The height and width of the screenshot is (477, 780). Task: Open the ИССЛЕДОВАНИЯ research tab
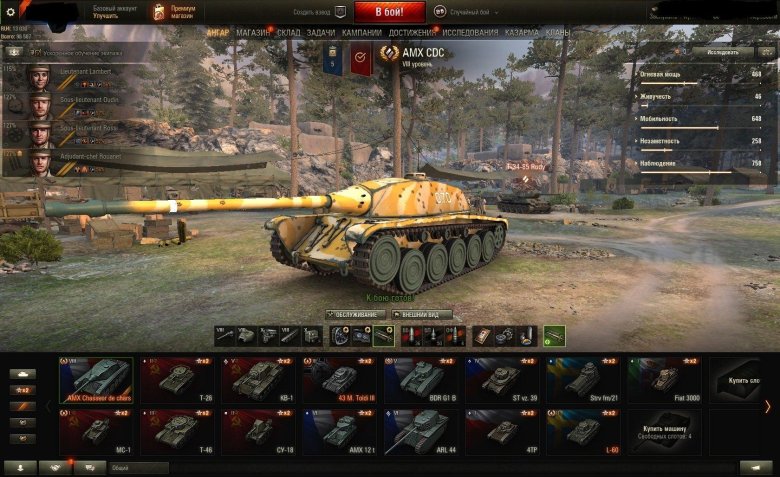tap(470, 33)
